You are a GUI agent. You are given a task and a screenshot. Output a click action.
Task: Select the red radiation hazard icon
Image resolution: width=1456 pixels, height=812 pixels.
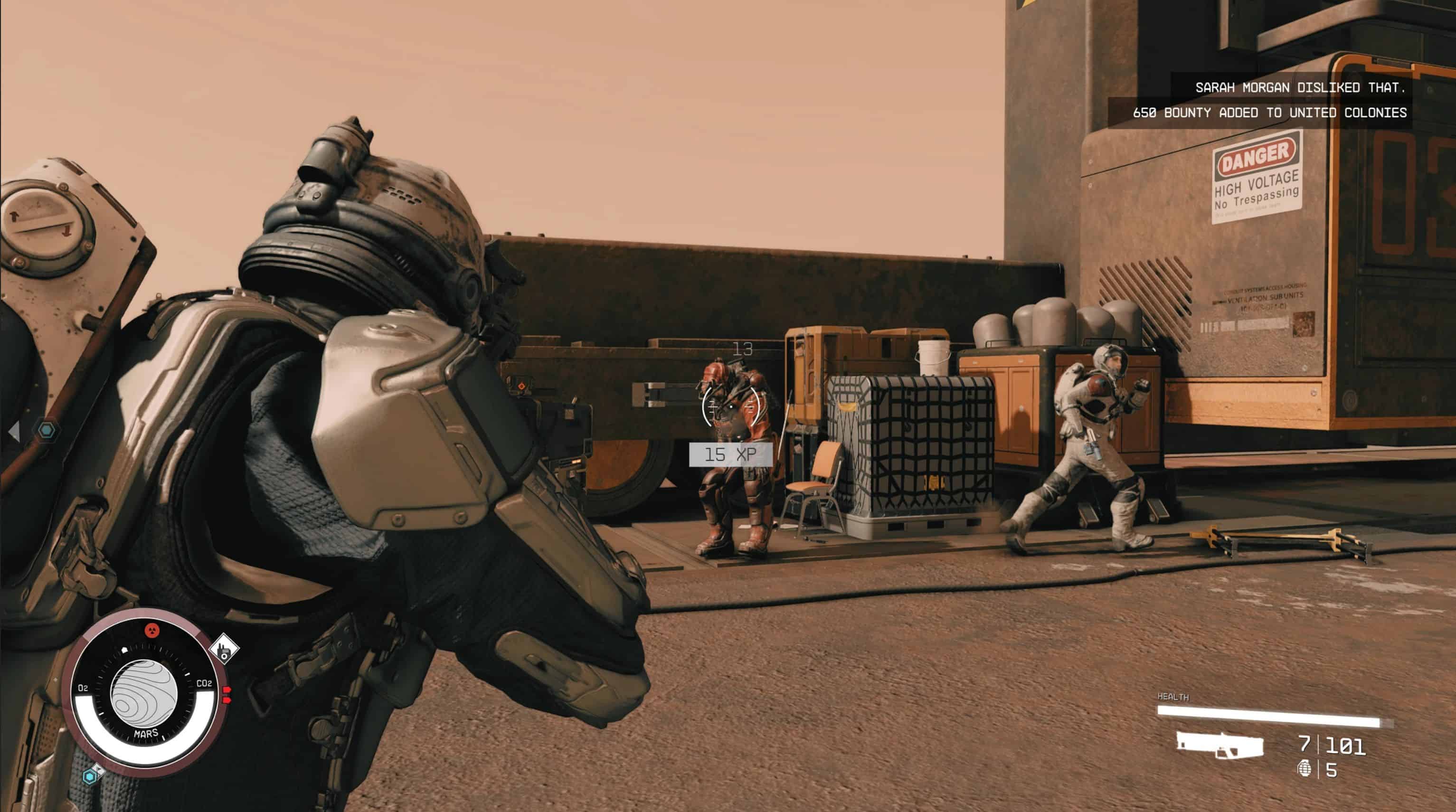click(152, 630)
